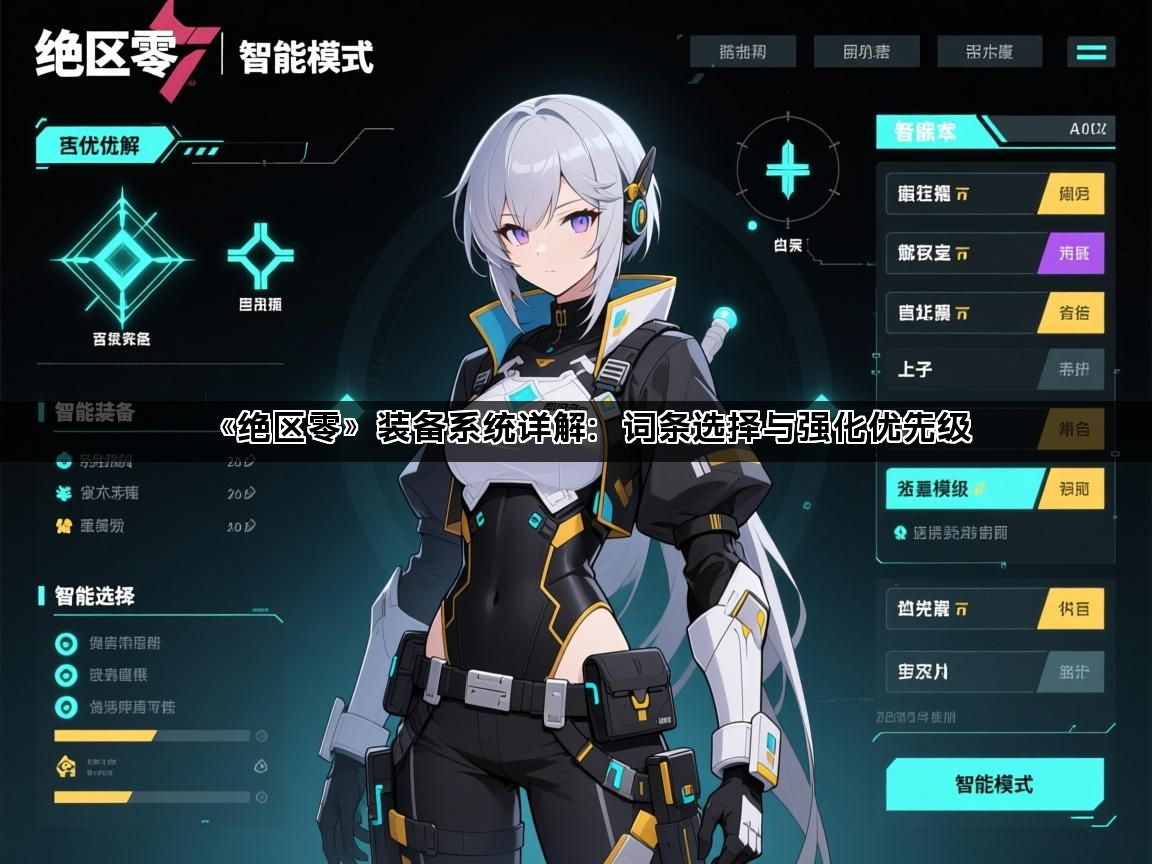The image size is (1152, 864).
Task: Select the purple tag in the options list
Action: click(x=1073, y=253)
